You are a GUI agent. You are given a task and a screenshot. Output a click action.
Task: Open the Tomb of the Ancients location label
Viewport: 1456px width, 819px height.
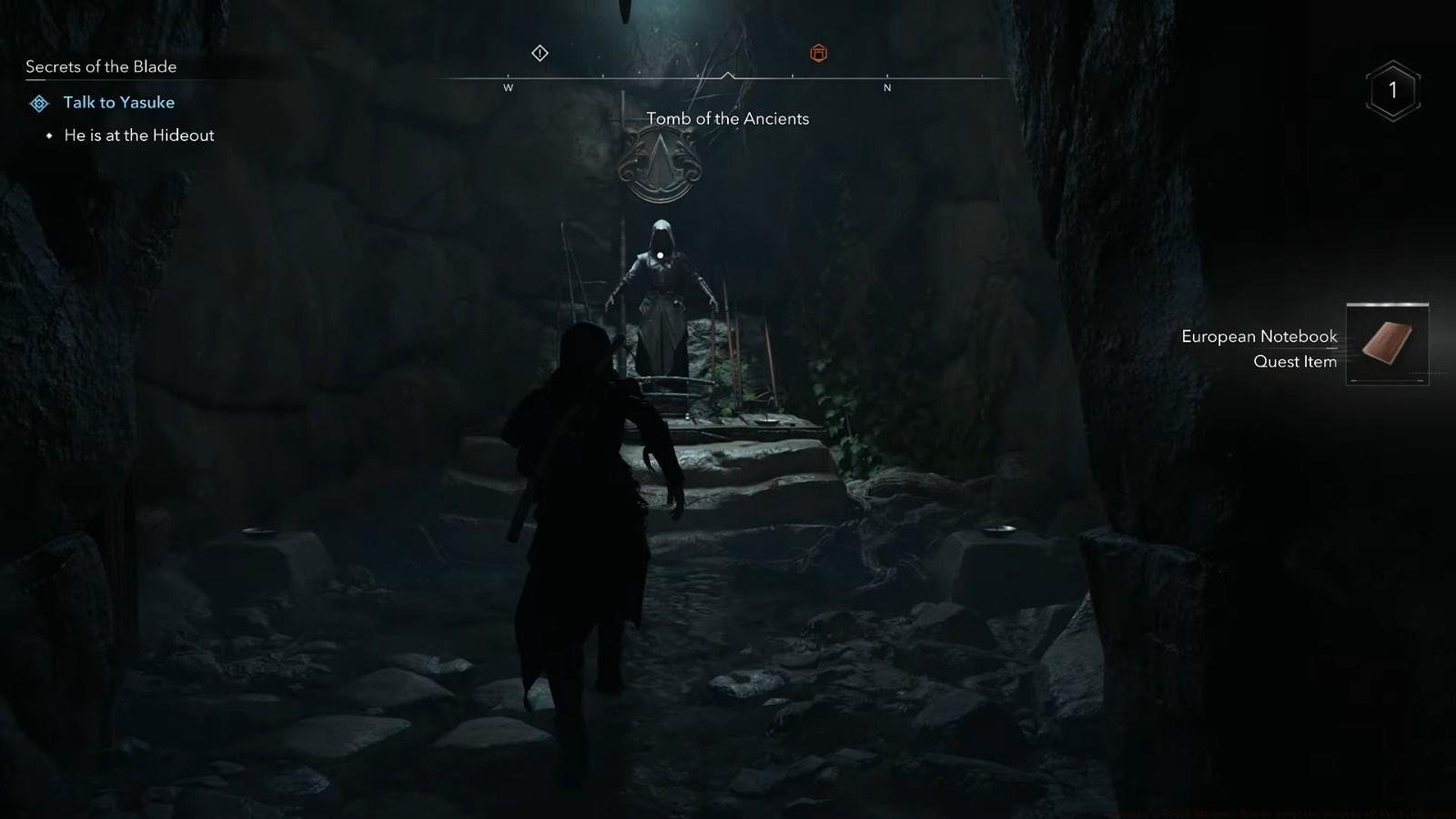727,118
